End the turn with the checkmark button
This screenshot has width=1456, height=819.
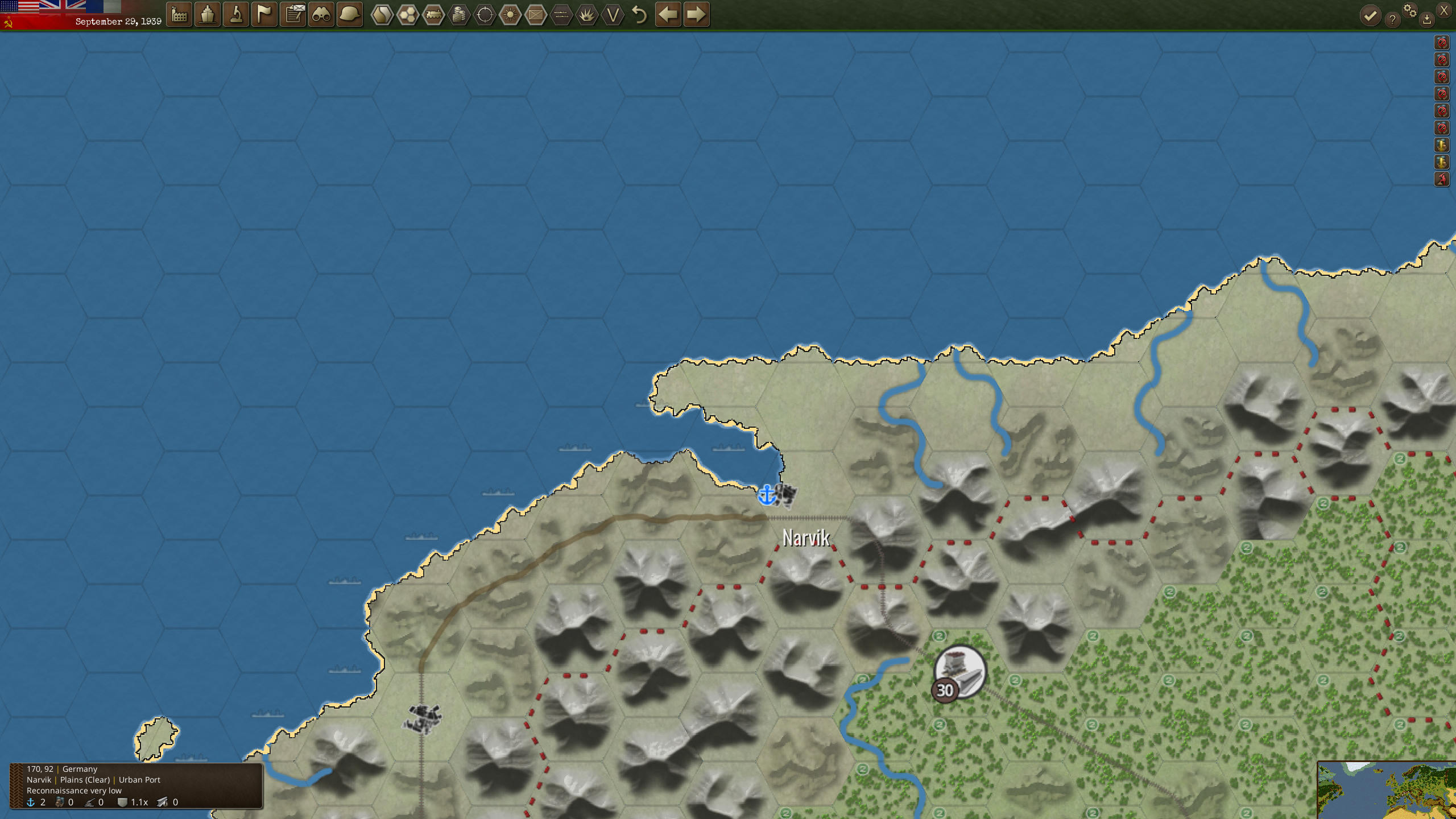[x=1370, y=16]
